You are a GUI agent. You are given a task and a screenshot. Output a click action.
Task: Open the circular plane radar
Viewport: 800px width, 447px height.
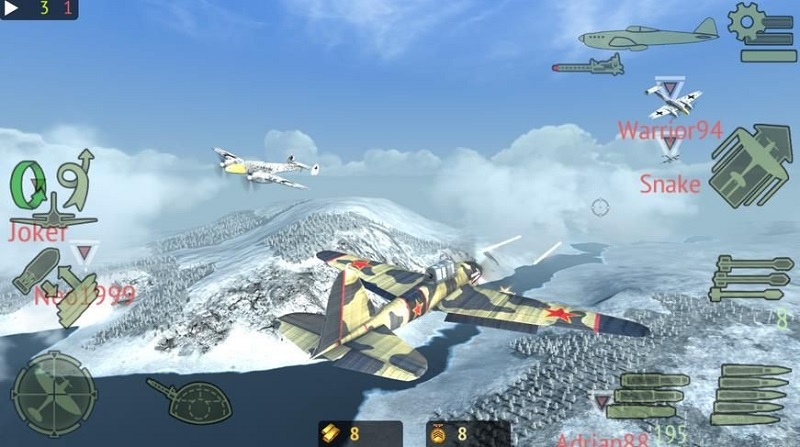[x=52, y=393]
